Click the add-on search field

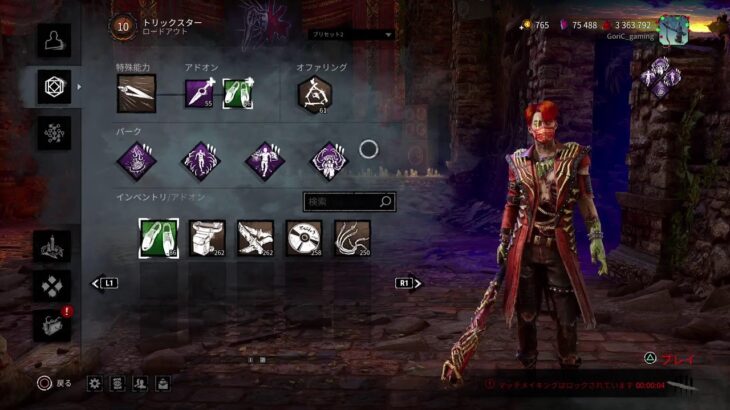tap(349, 202)
